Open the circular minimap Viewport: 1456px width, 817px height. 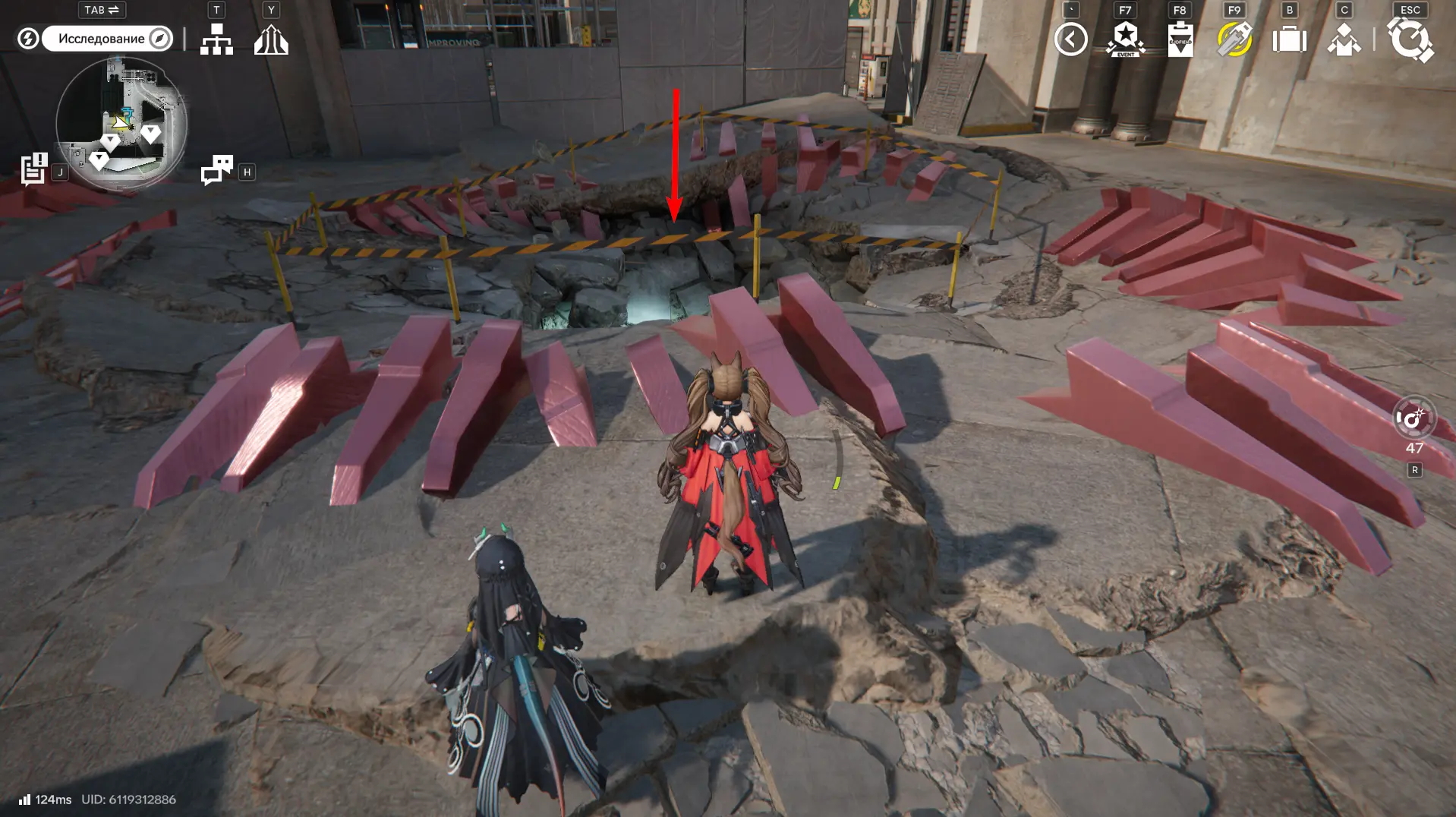[x=121, y=123]
